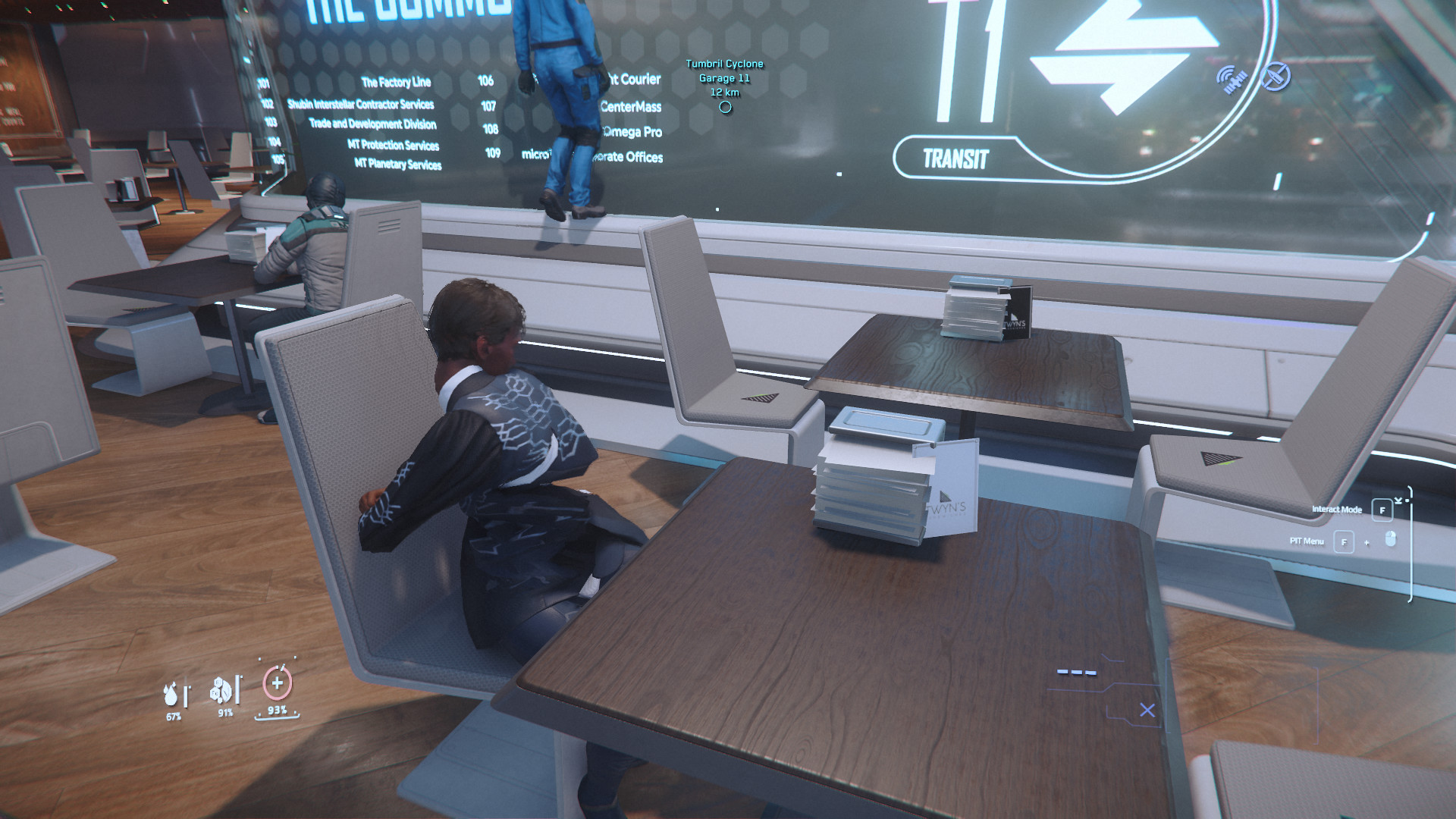1456x819 pixels.
Task: Select the mouse icon next to PIT Menu
Action: [x=1390, y=538]
